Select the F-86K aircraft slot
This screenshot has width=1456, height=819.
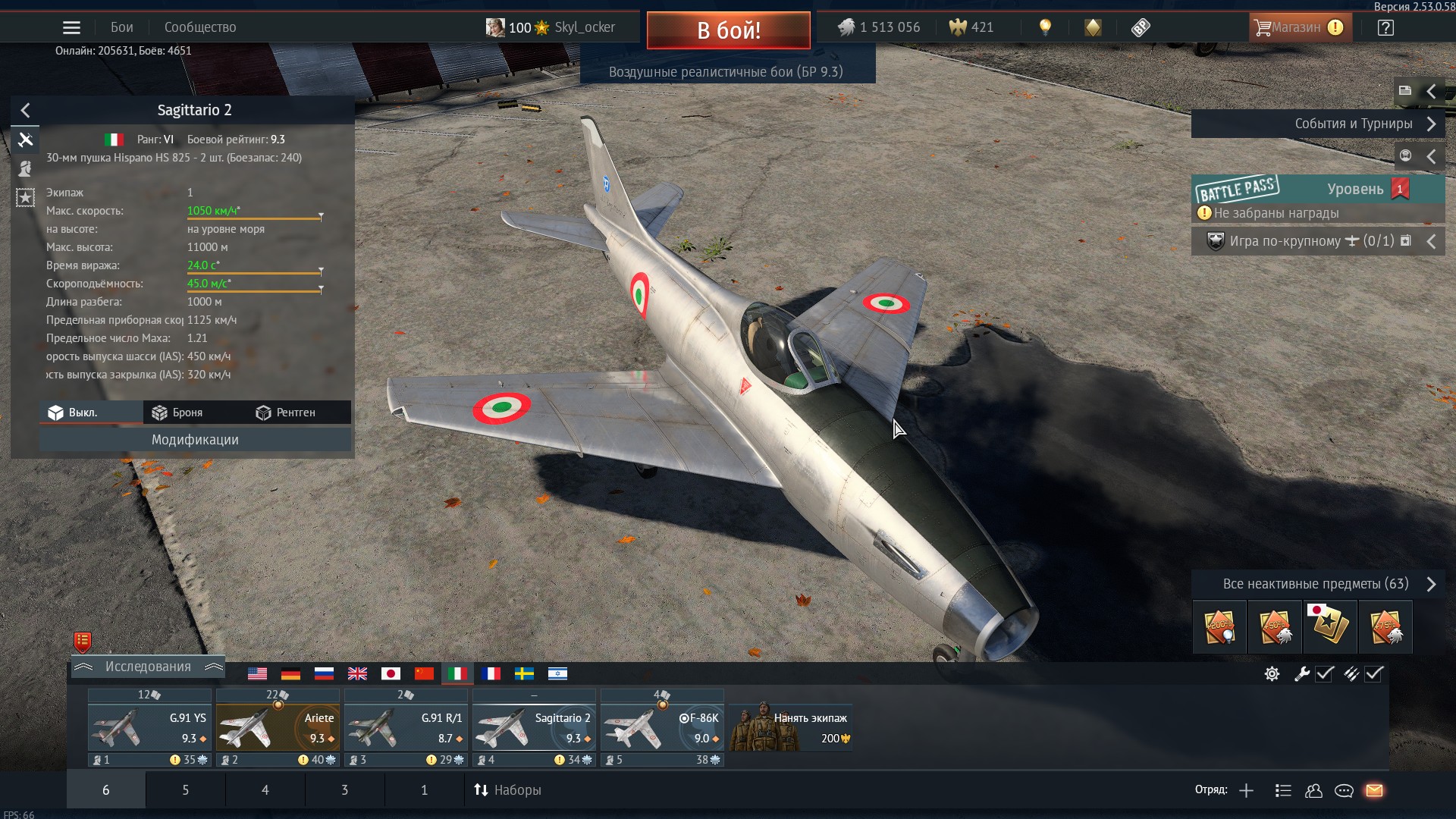tap(662, 727)
